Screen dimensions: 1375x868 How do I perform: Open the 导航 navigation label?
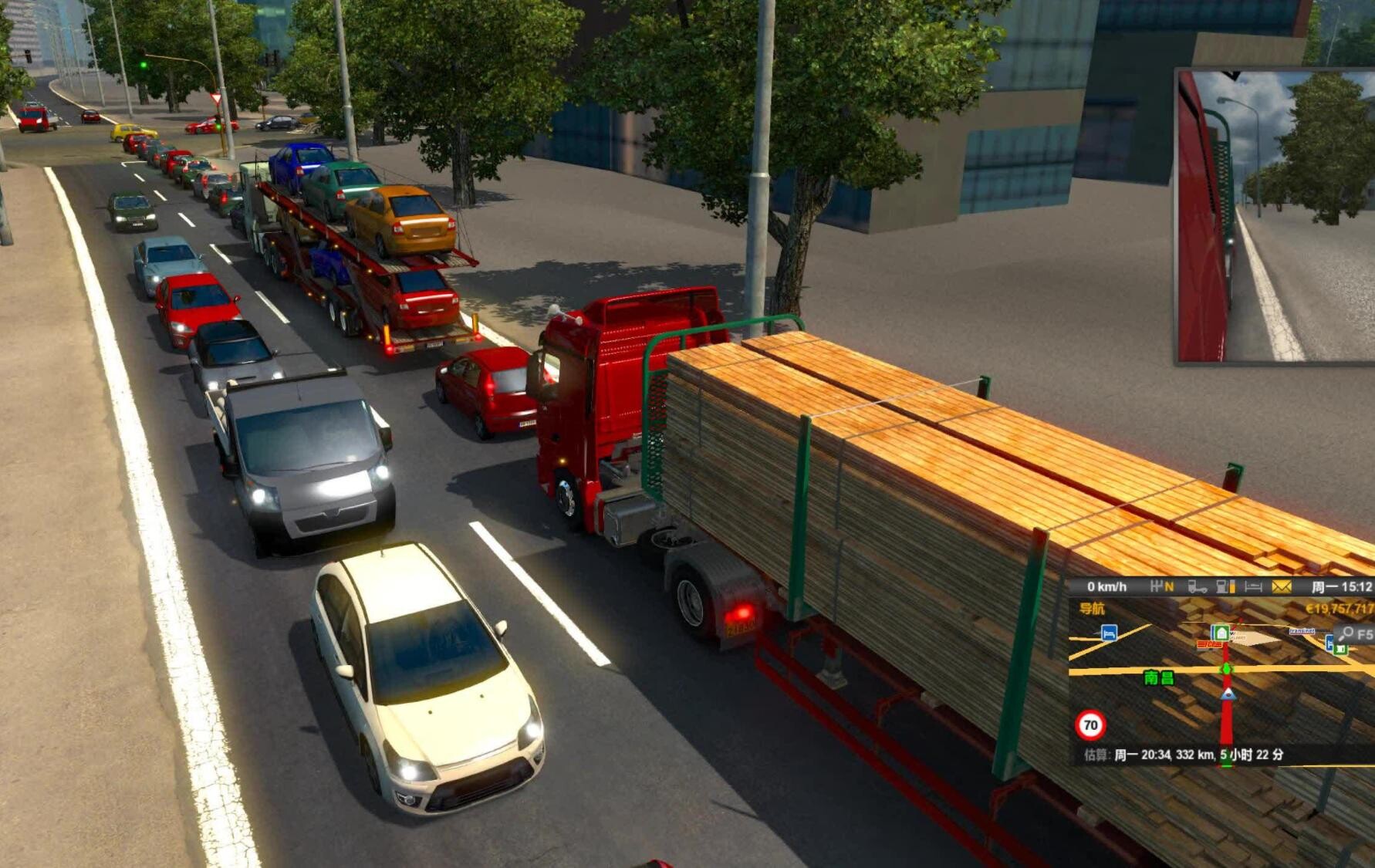pos(1092,609)
